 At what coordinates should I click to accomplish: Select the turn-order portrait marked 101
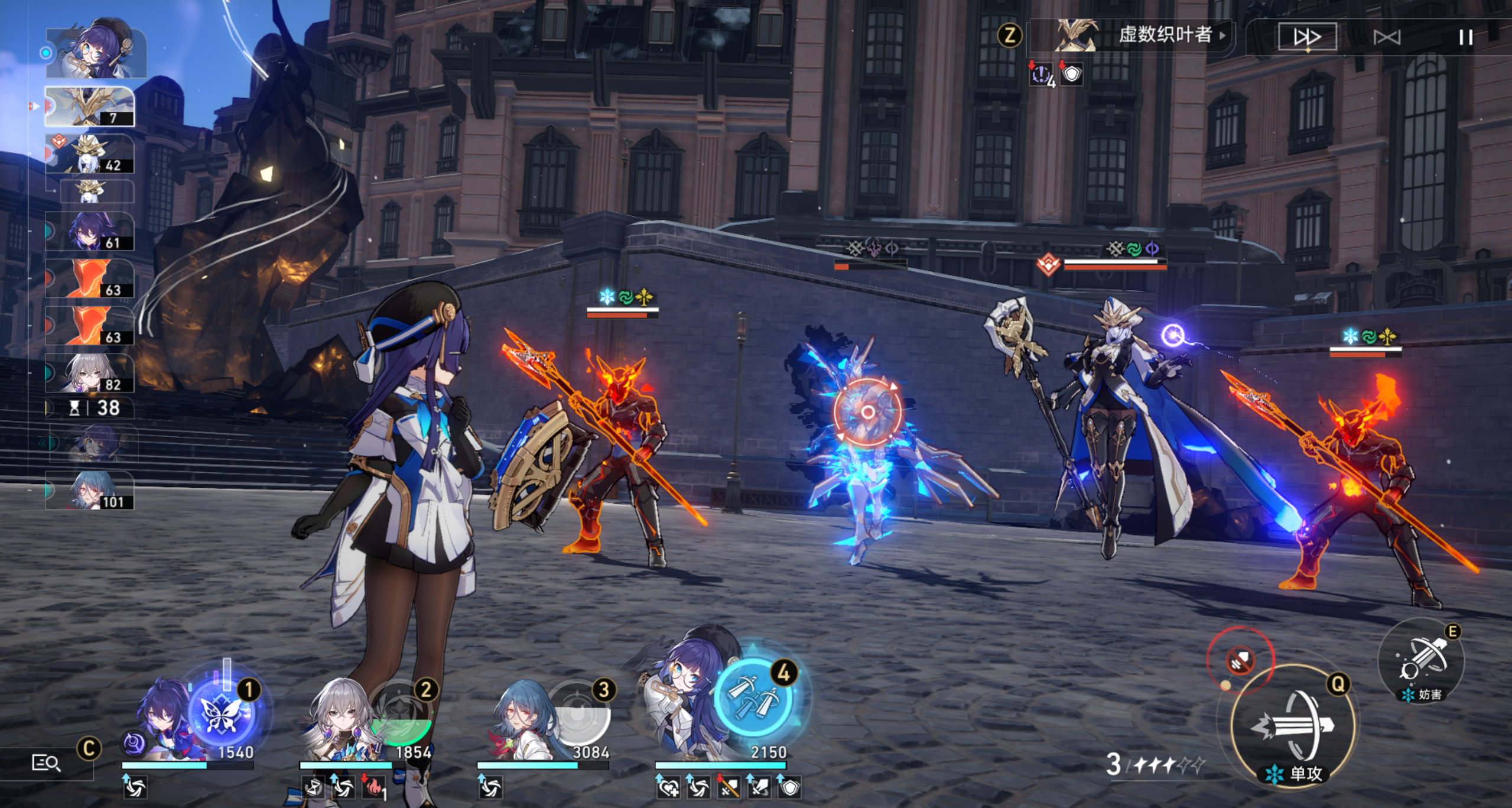point(90,491)
